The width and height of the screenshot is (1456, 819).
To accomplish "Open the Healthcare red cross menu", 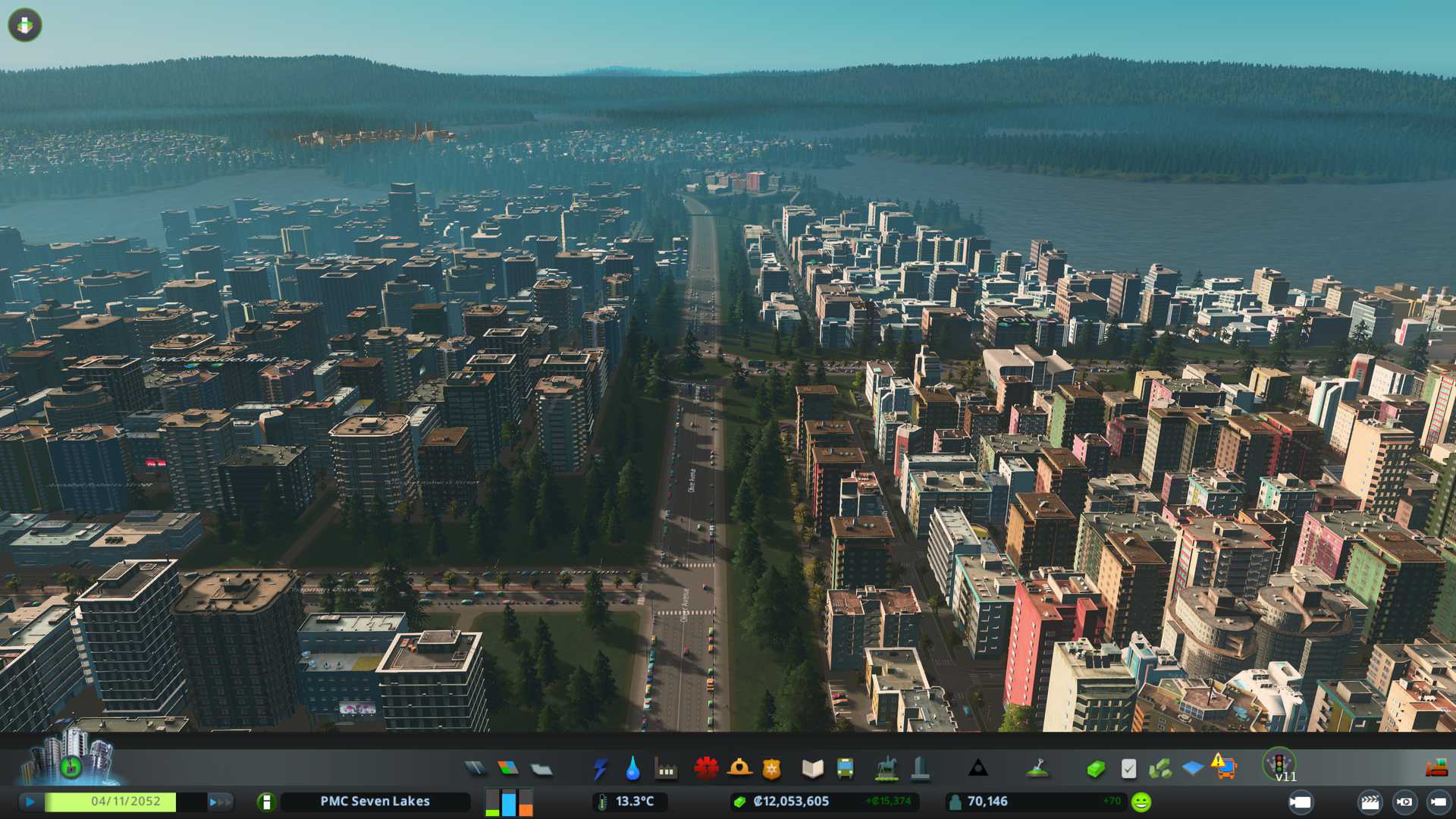I will click(706, 769).
